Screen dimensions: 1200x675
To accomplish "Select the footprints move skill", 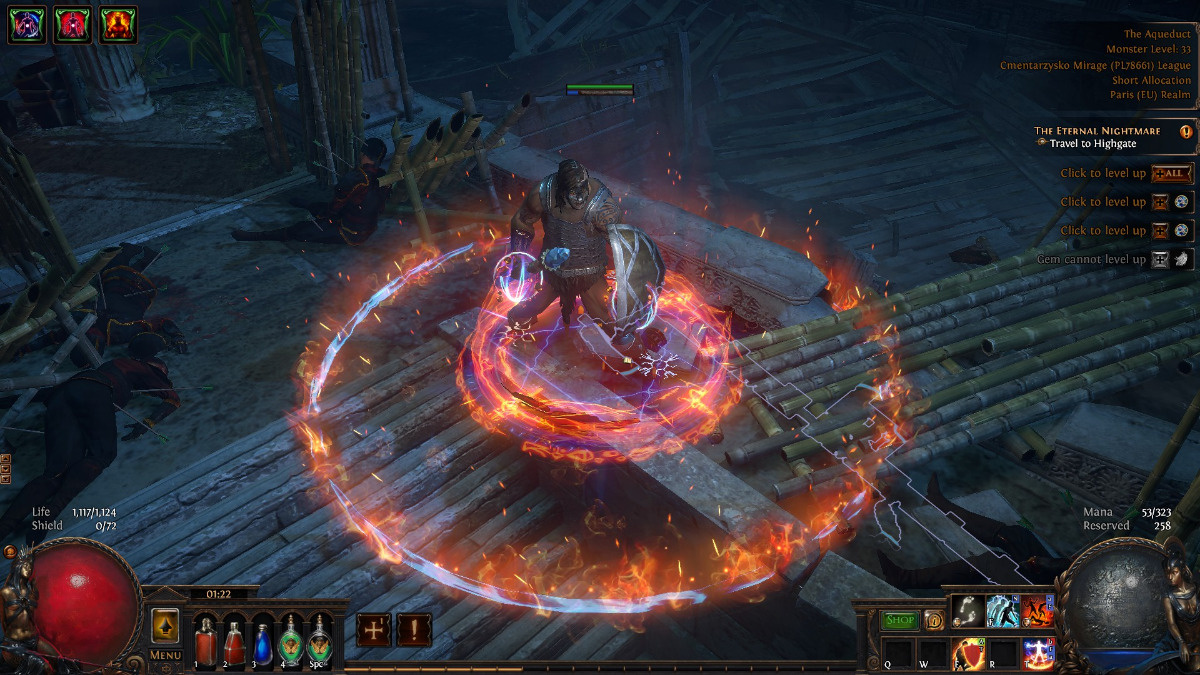I will click(x=966, y=612).
